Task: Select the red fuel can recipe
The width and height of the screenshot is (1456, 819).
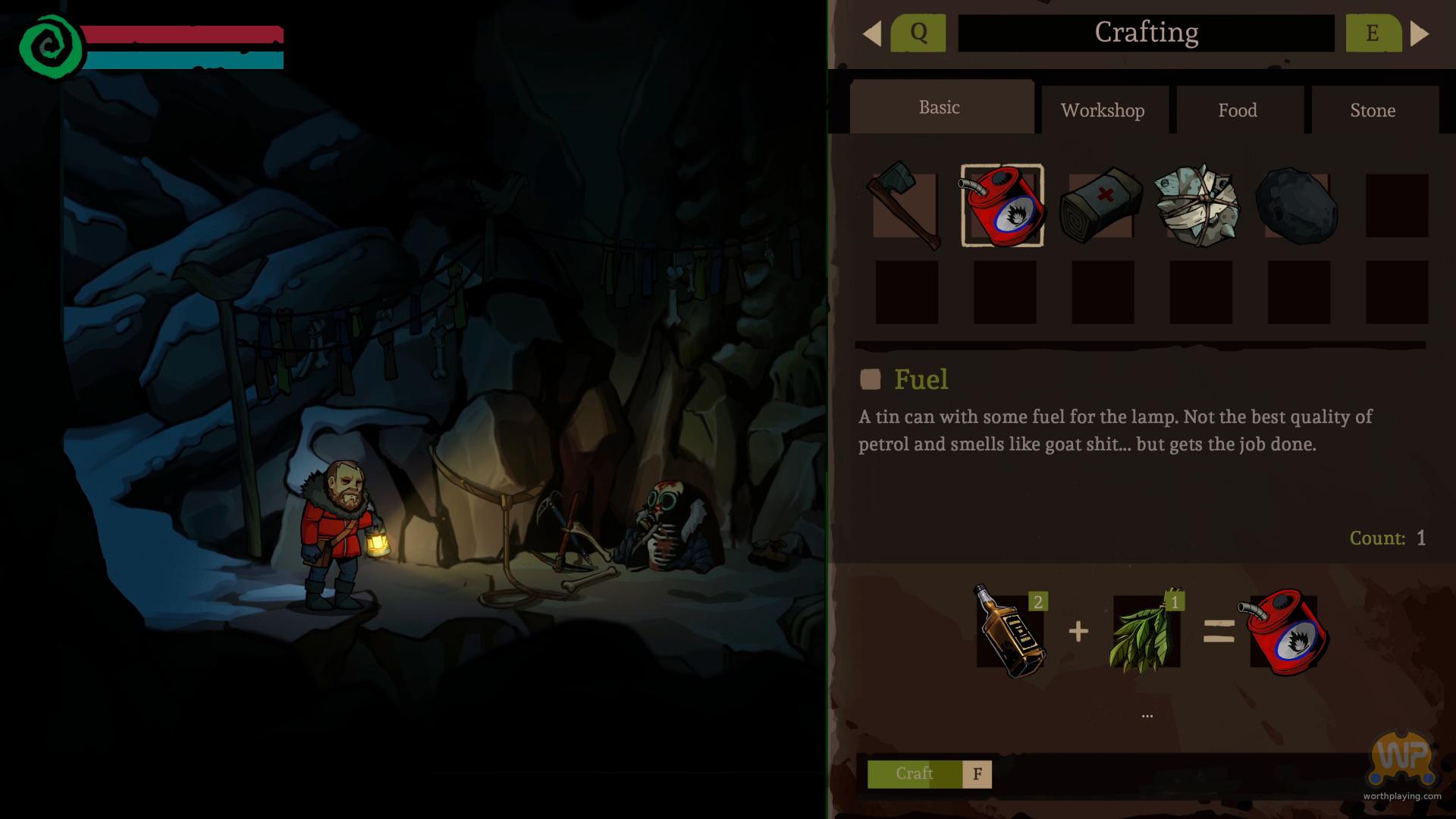Action: point(1003,206)
